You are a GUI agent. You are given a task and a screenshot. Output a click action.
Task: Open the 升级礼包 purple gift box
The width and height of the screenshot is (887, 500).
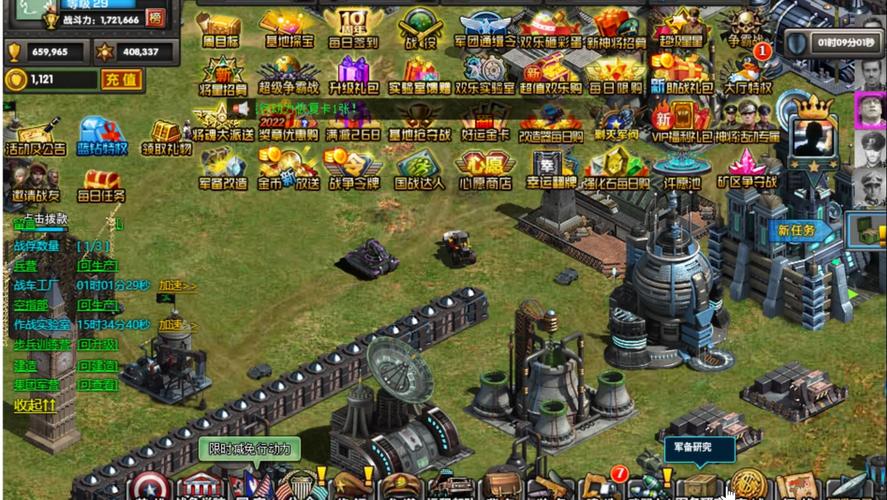click(351, 76)
